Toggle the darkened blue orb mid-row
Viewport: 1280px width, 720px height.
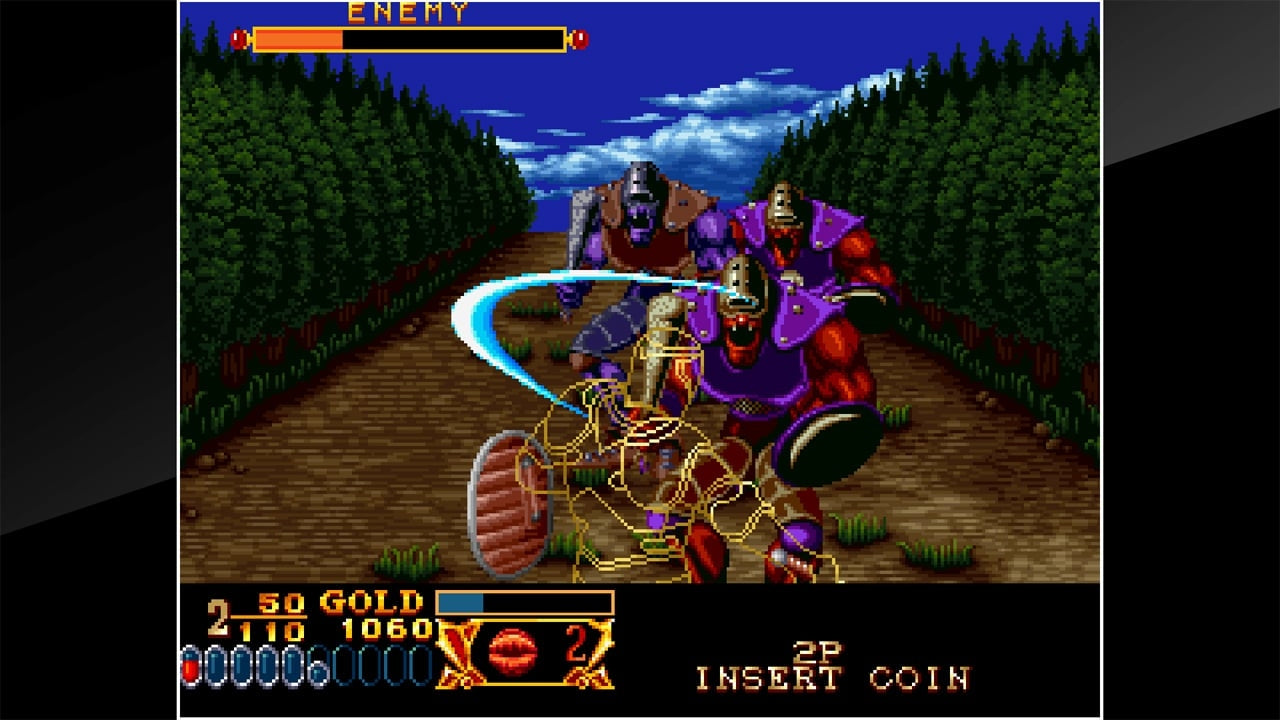pyautogui.click(x=318, y=666)
